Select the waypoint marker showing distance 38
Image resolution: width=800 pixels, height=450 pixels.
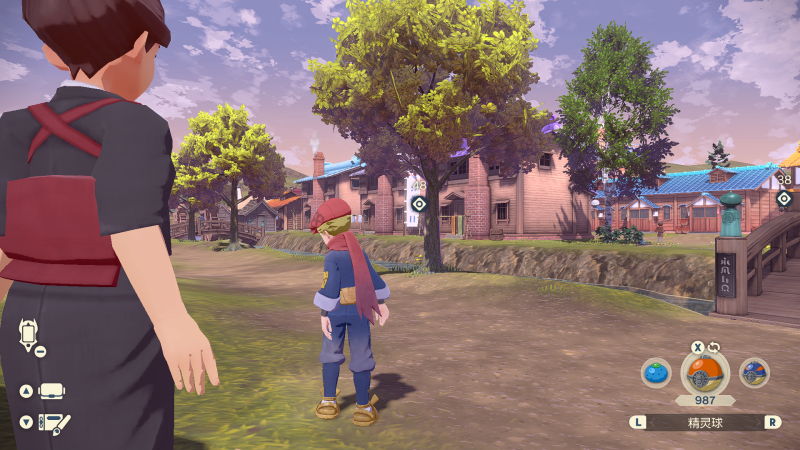coord(784,197)
